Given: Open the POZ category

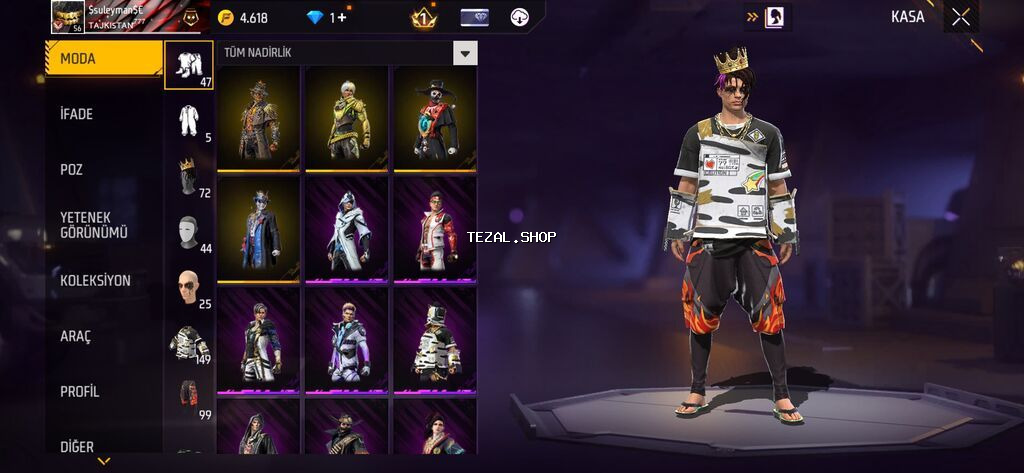Looking at the screenshot, I should 103,169.
